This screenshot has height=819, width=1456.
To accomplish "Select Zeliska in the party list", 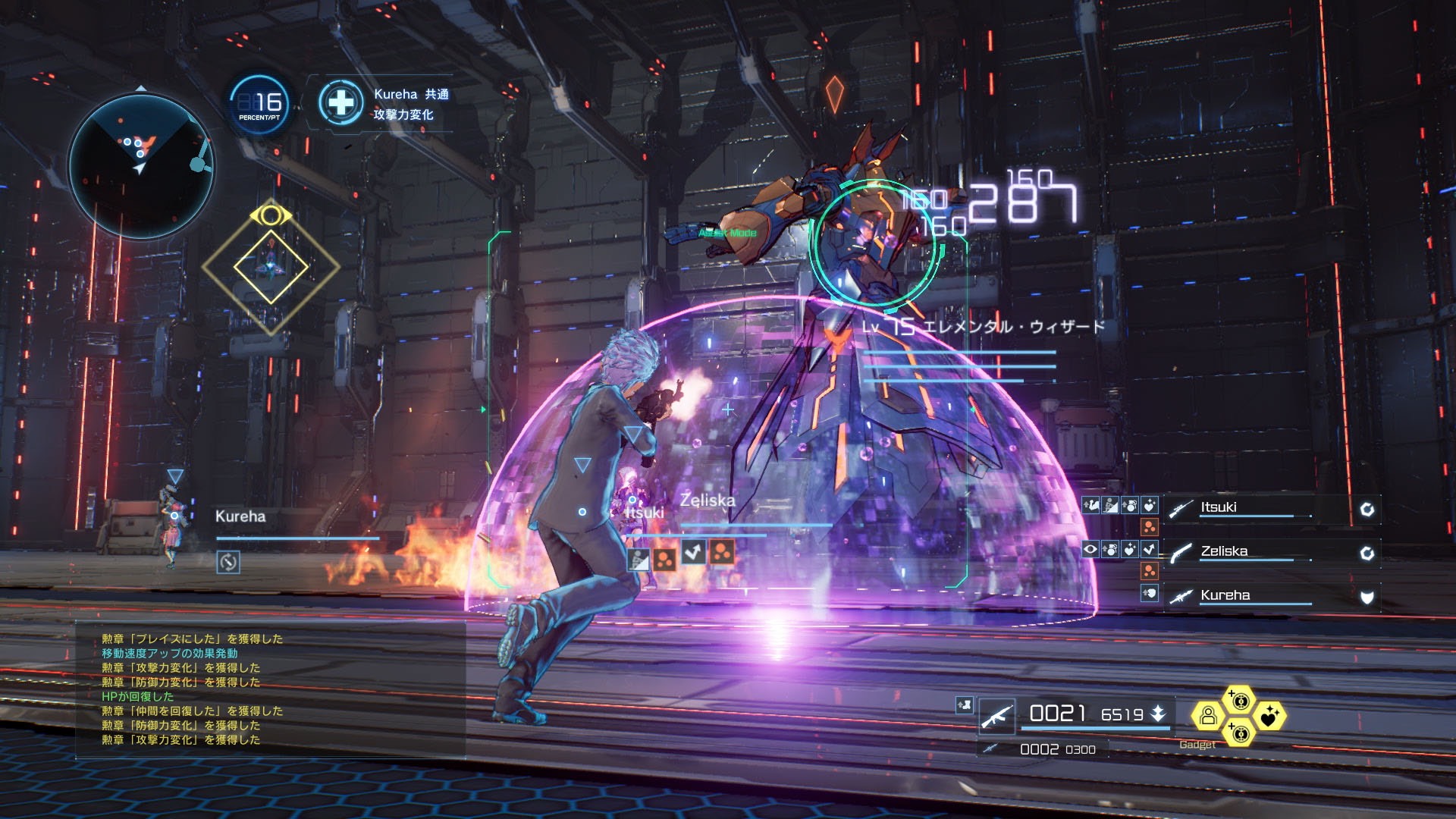I will pyautogui.click(x=1223, y=551).
